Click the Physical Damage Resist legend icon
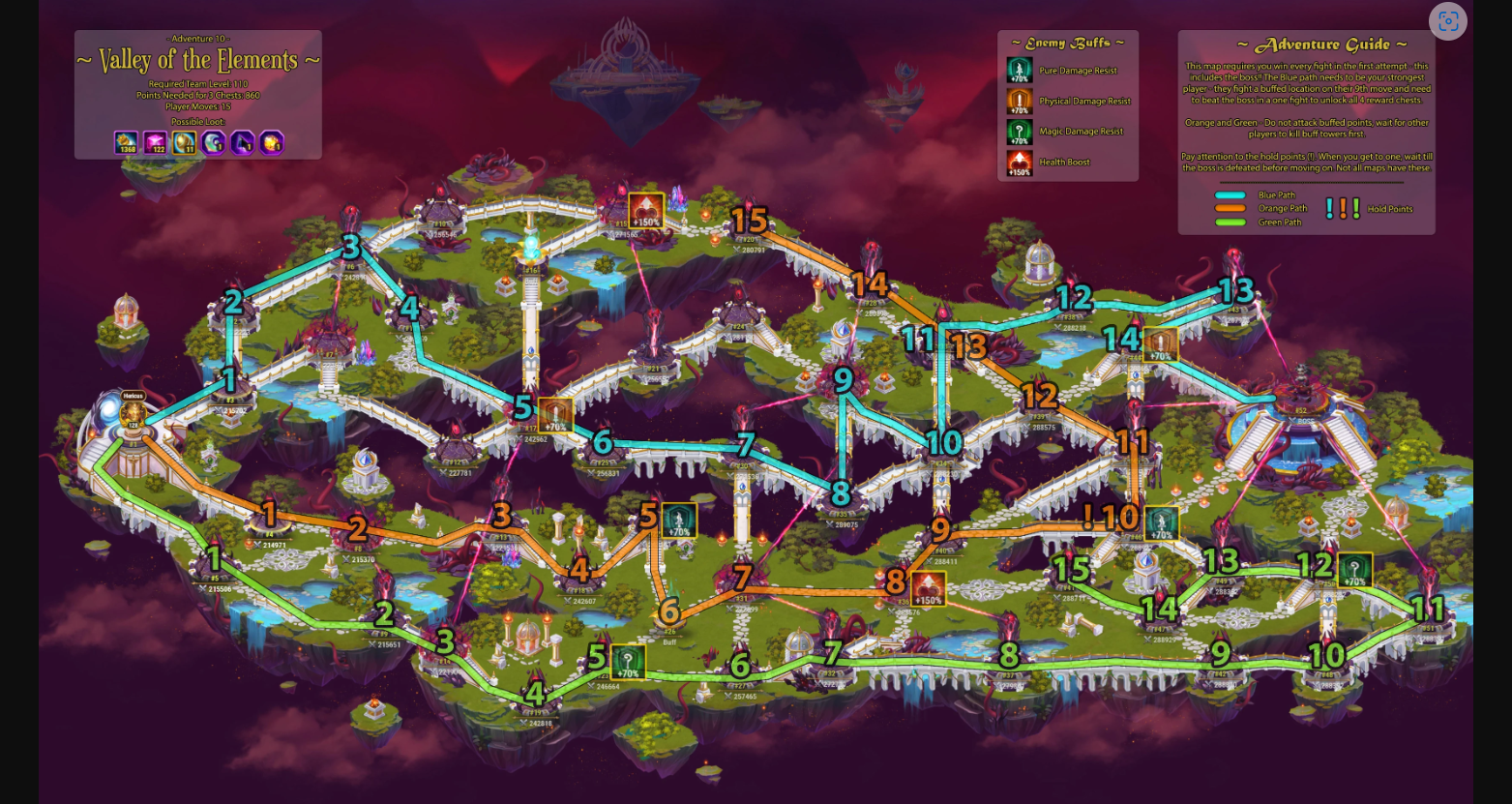This screenshot has height=804, width=1512. [x=1020, y=101]
